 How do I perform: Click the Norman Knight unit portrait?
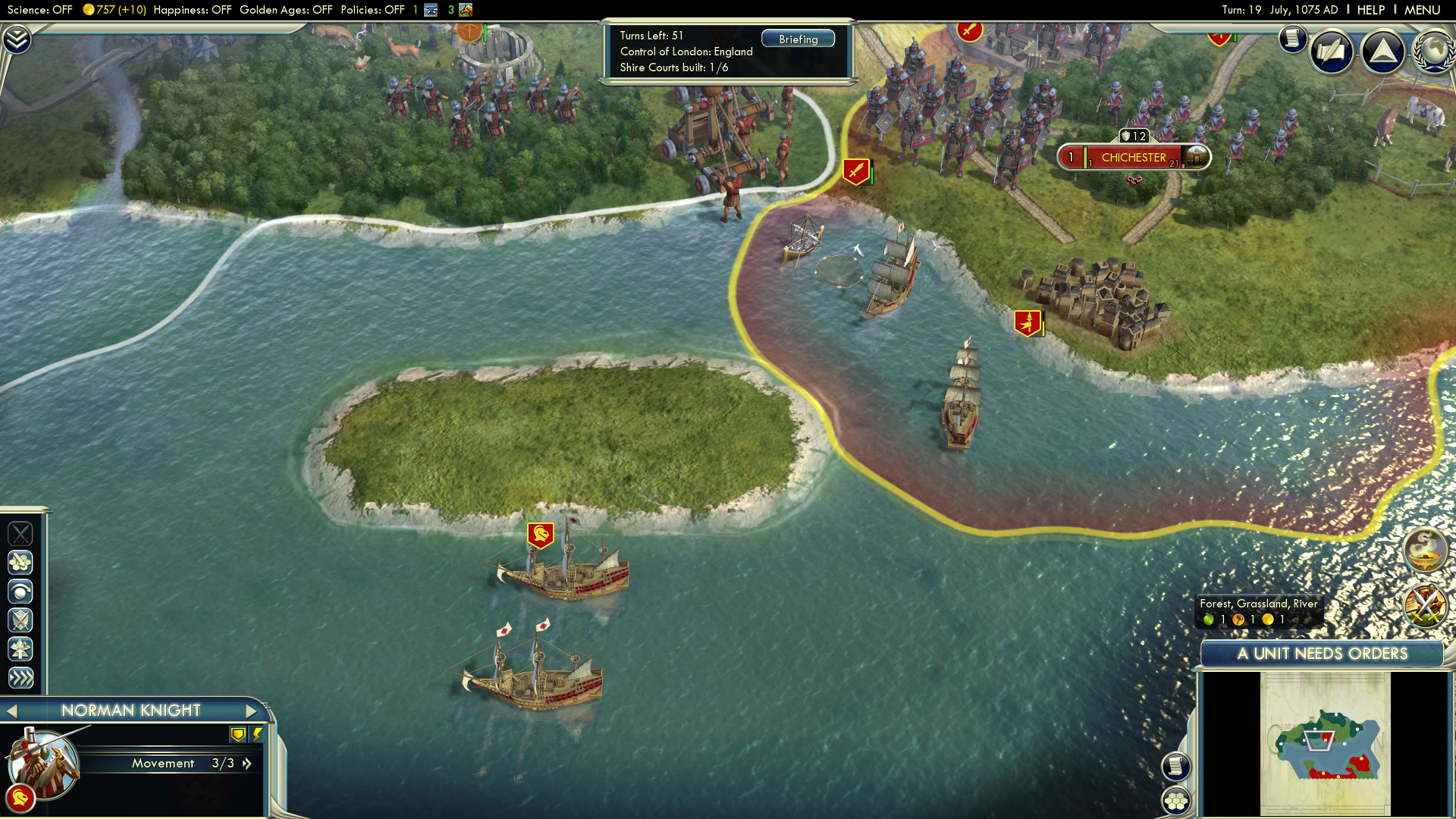[44, 762]
